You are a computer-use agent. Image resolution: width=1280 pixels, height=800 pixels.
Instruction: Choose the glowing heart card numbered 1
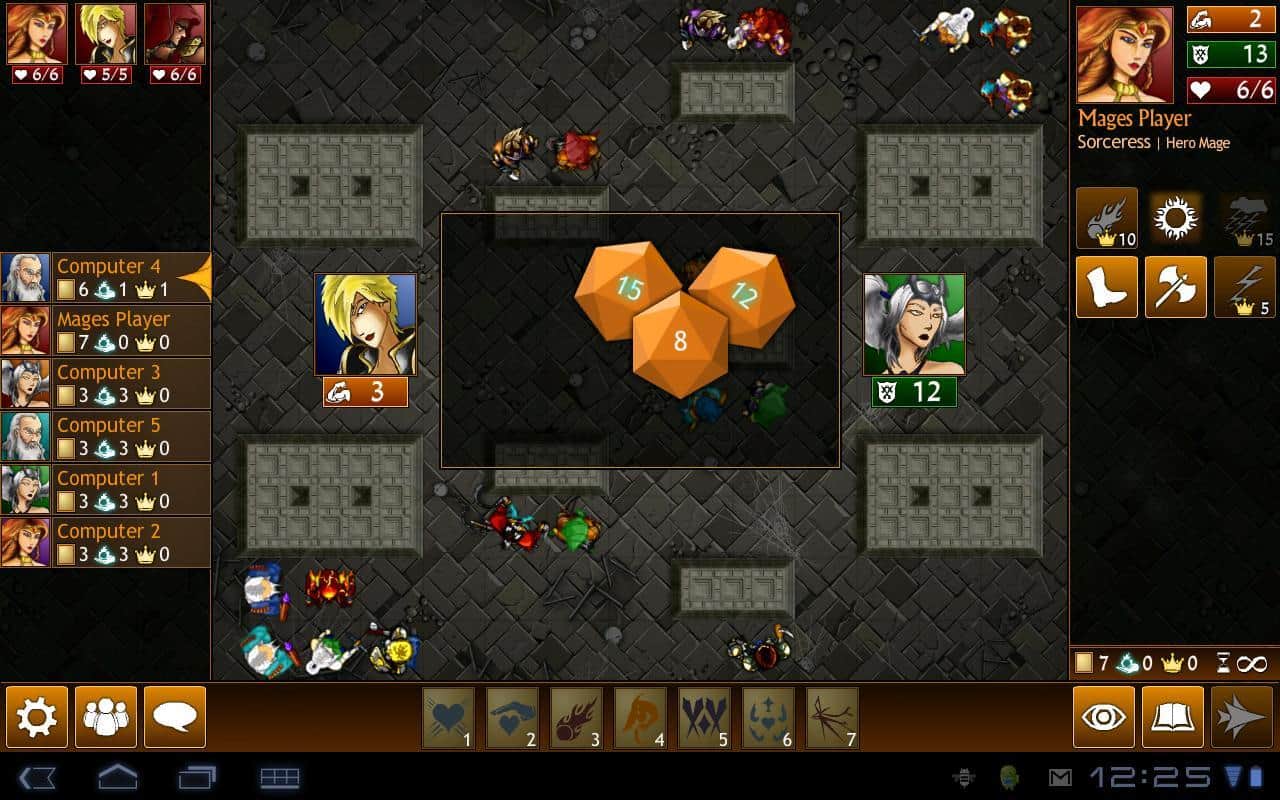pyautogui.click(x=448, y=717)
